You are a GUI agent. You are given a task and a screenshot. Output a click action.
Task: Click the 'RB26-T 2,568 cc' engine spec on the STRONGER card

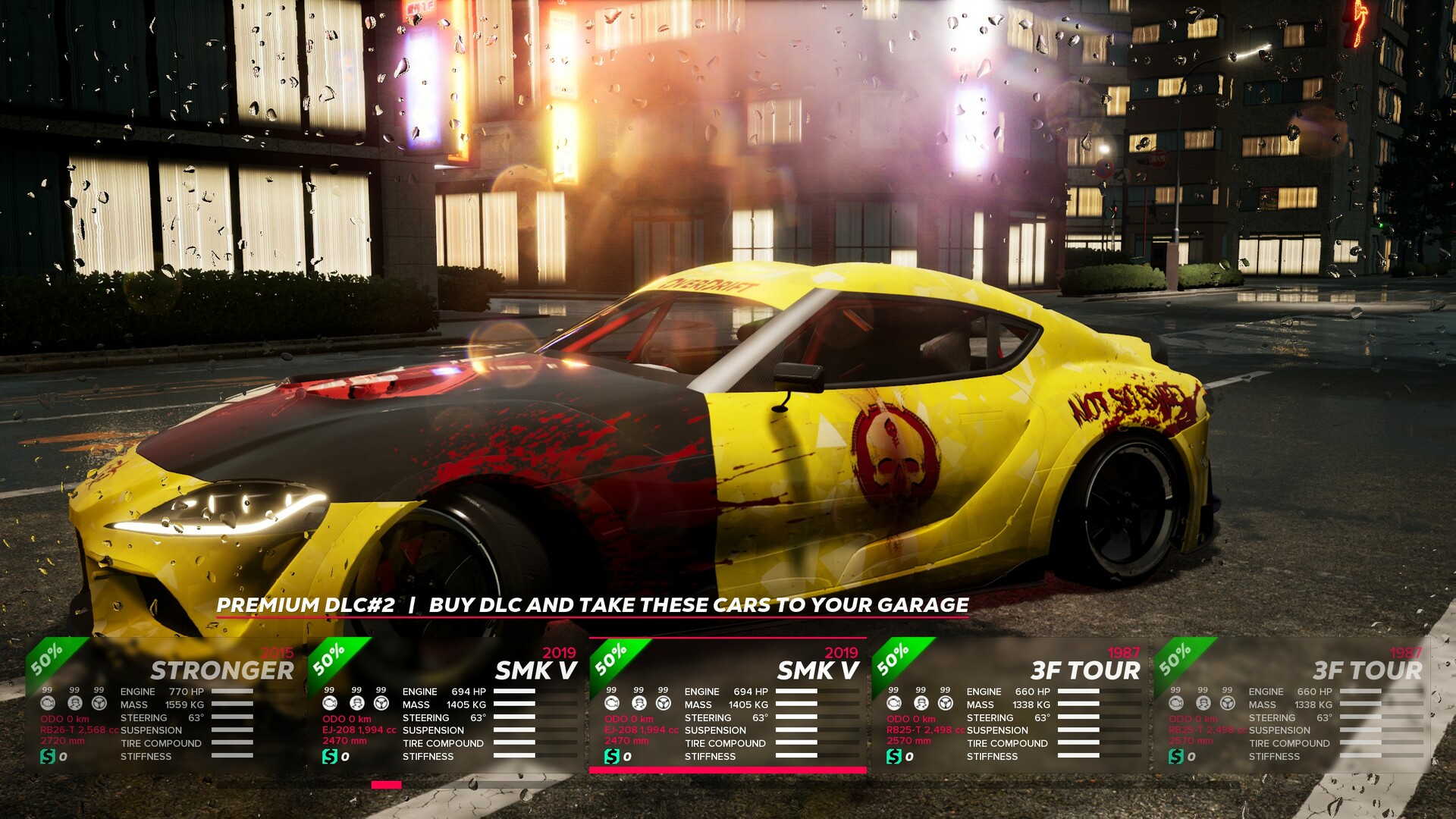tap(79, 730)
